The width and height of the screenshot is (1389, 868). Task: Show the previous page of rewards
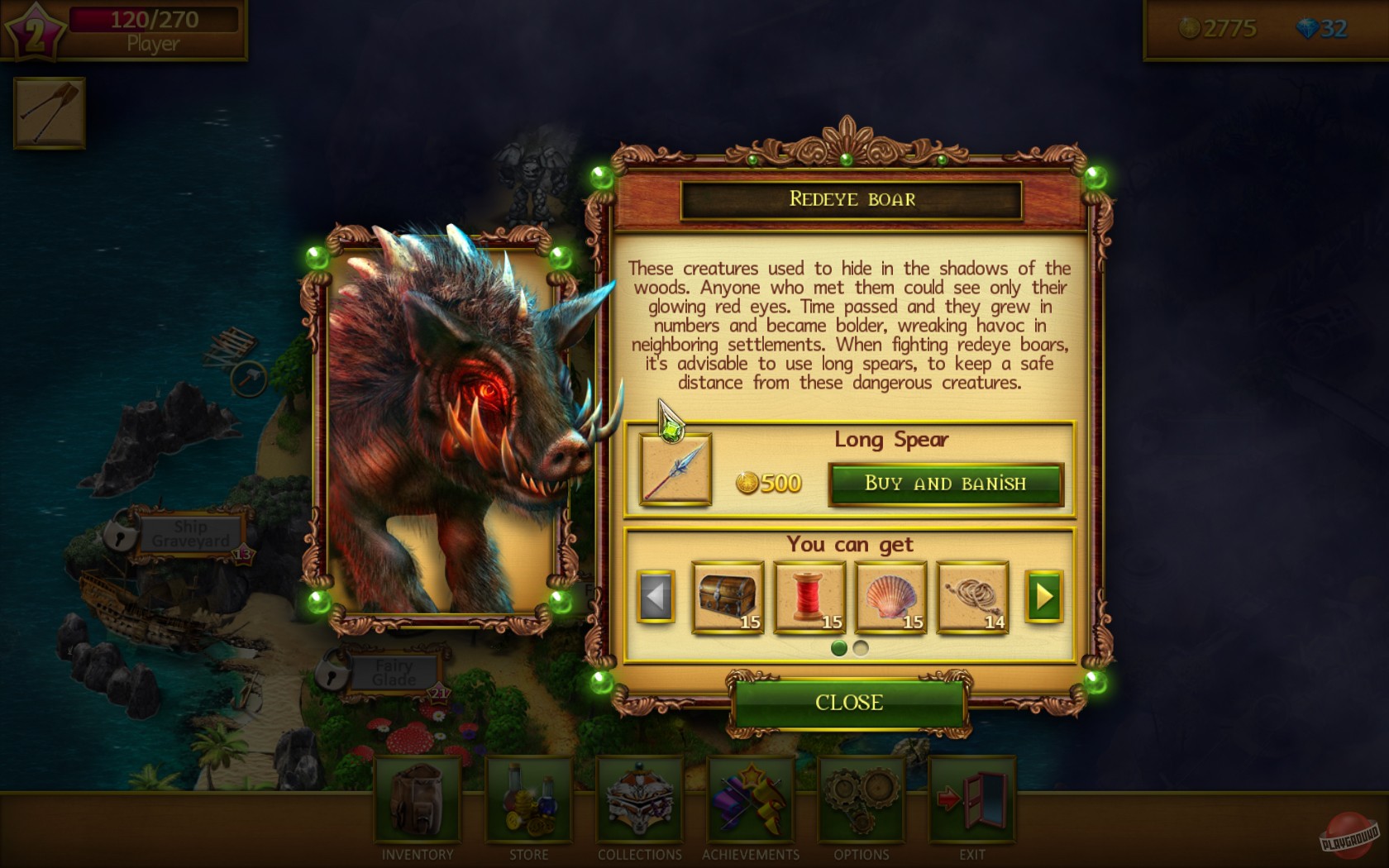(657, 595)
